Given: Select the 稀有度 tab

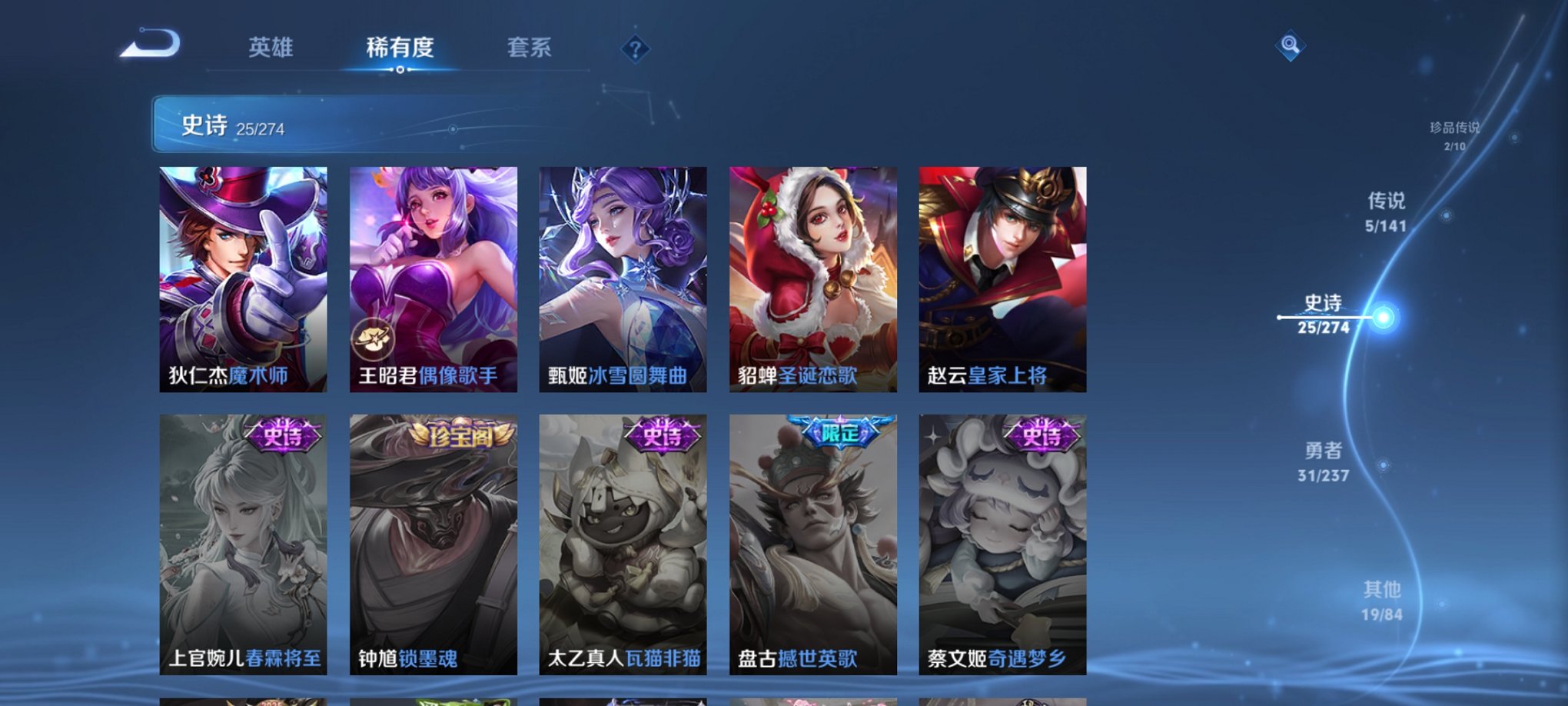Looking at the screenshot, I should point(399,48).
